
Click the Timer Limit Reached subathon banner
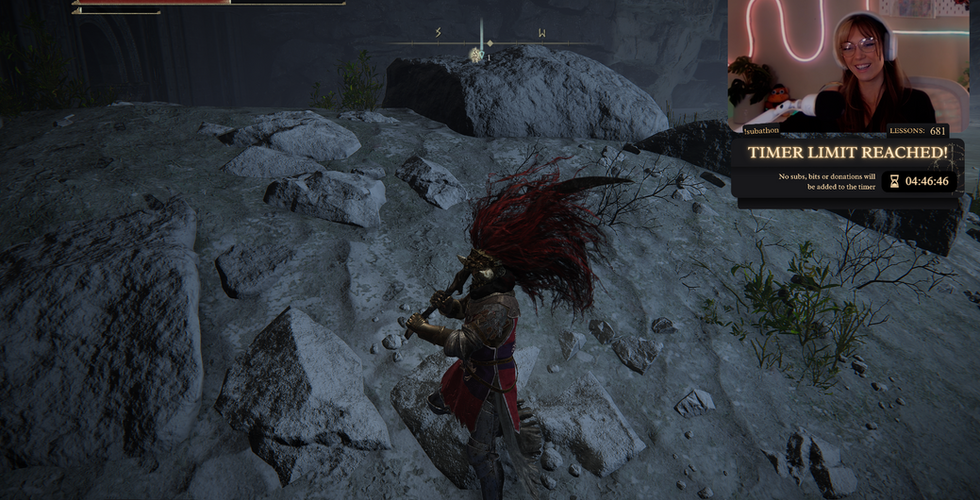click(848, 153)
